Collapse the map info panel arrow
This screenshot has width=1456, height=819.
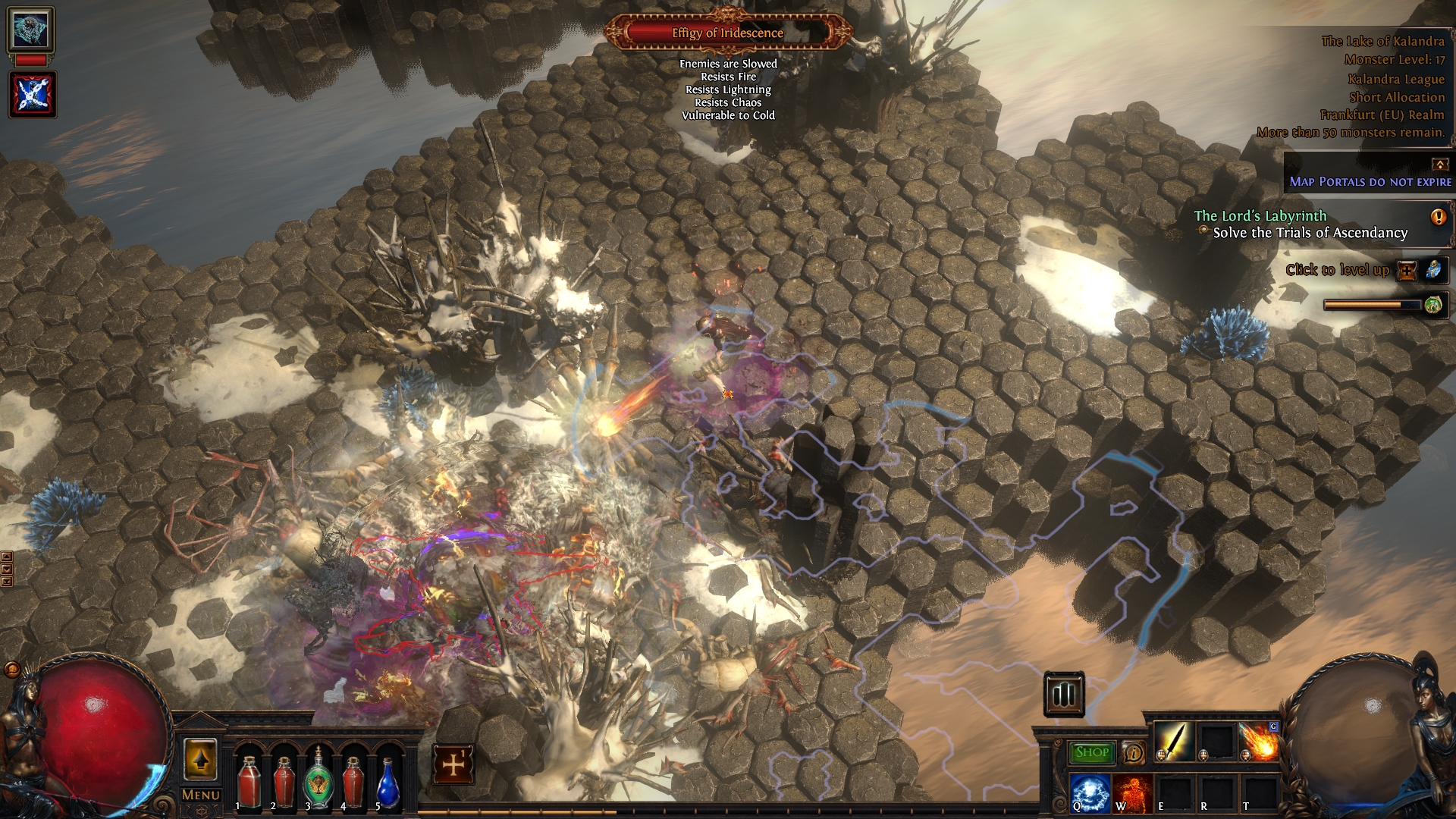[1439, 164]
